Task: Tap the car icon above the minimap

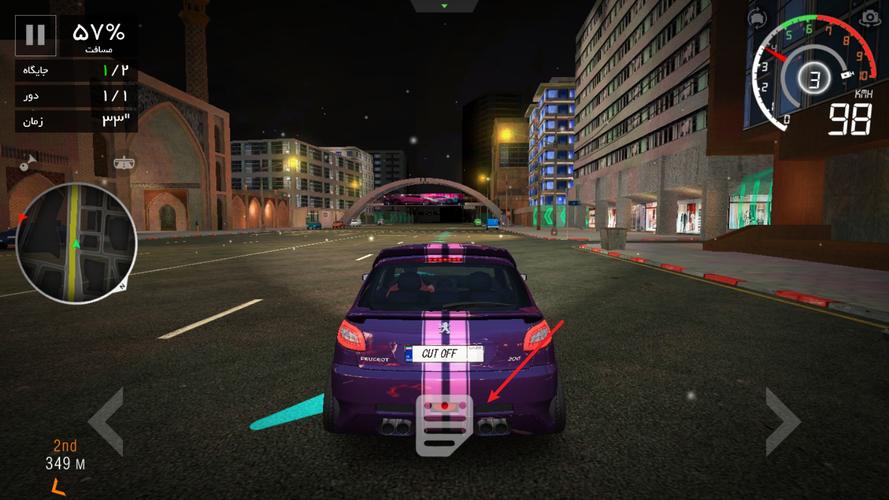Action: [x=125, y=162]
